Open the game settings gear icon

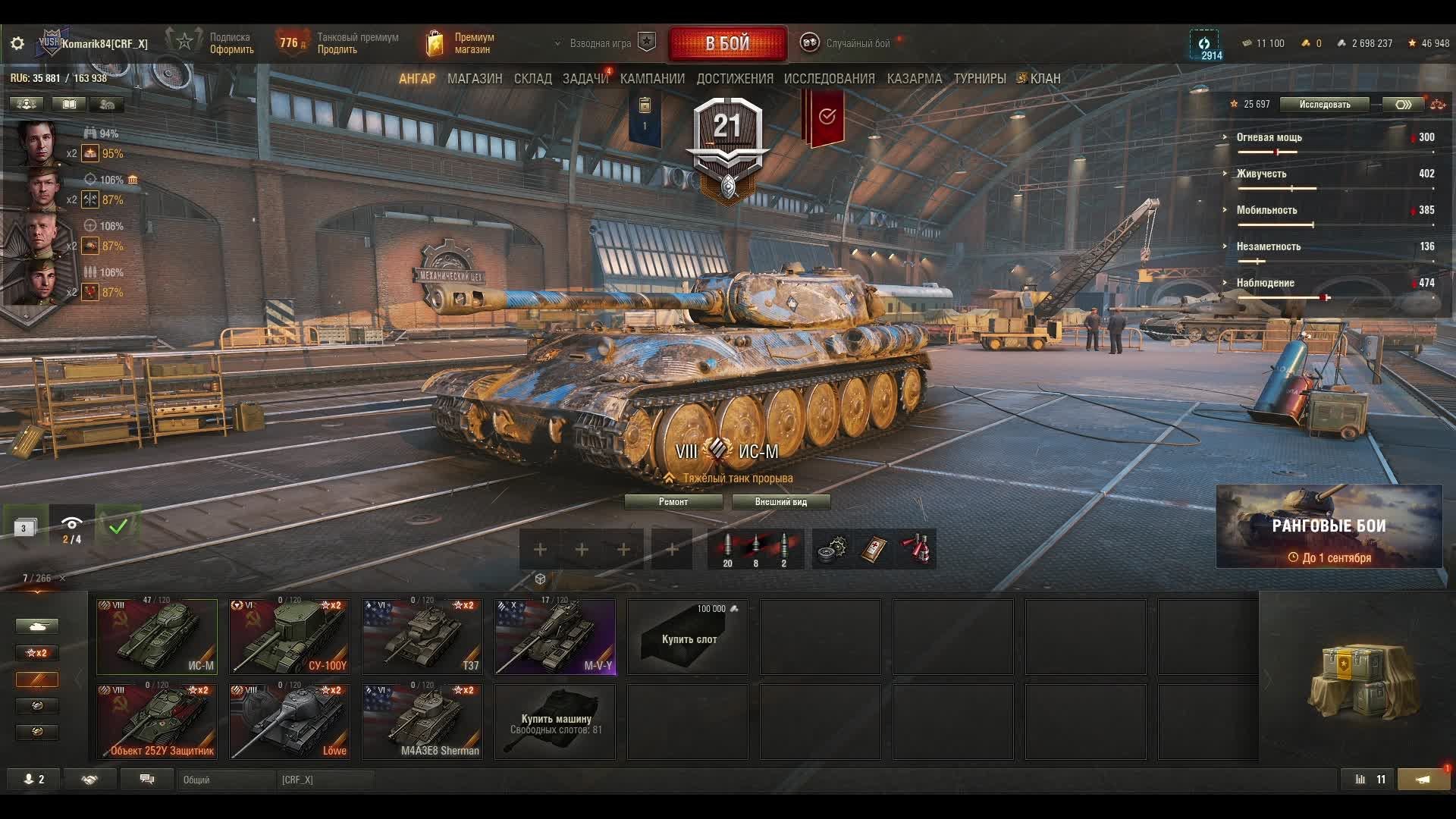(17, 44)
